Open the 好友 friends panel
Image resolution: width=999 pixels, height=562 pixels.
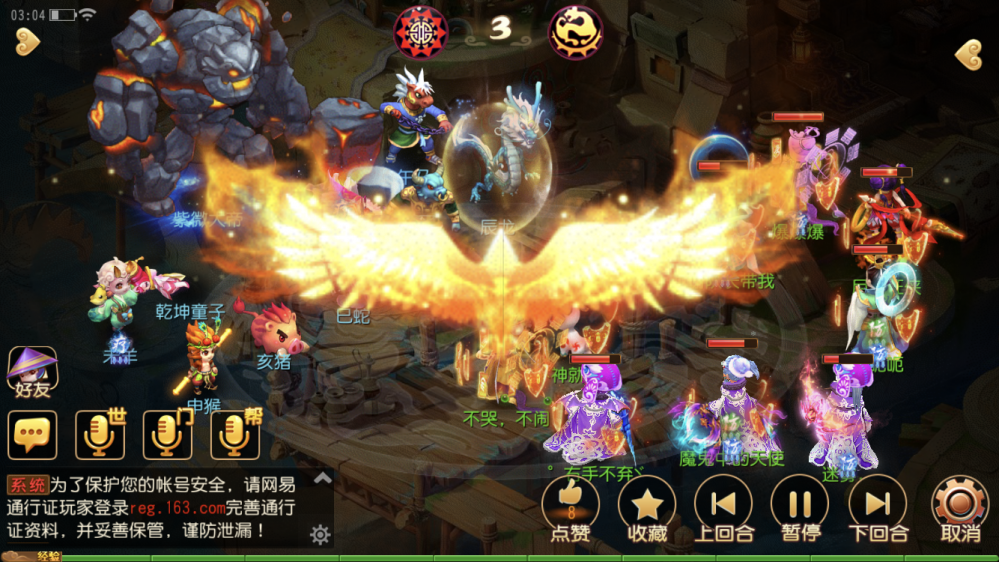[32, 372]
